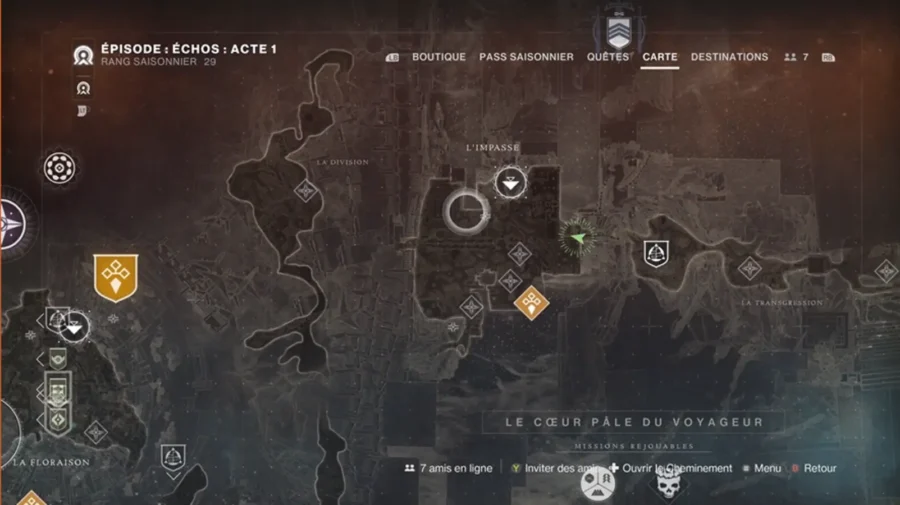This screenshot has width=900, height=505.
Task: Select the Carte tab
Action: pos(660,57)
